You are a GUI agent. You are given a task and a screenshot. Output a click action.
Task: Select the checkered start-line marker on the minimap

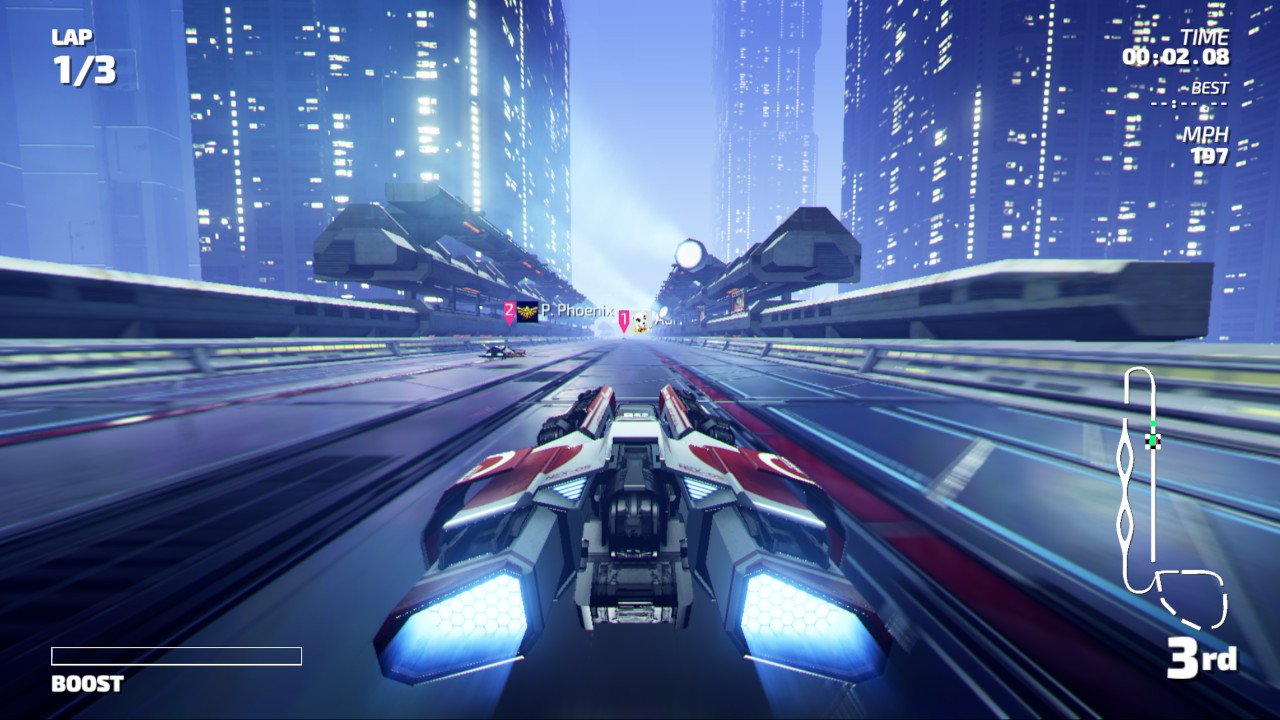coord(1153,441)
